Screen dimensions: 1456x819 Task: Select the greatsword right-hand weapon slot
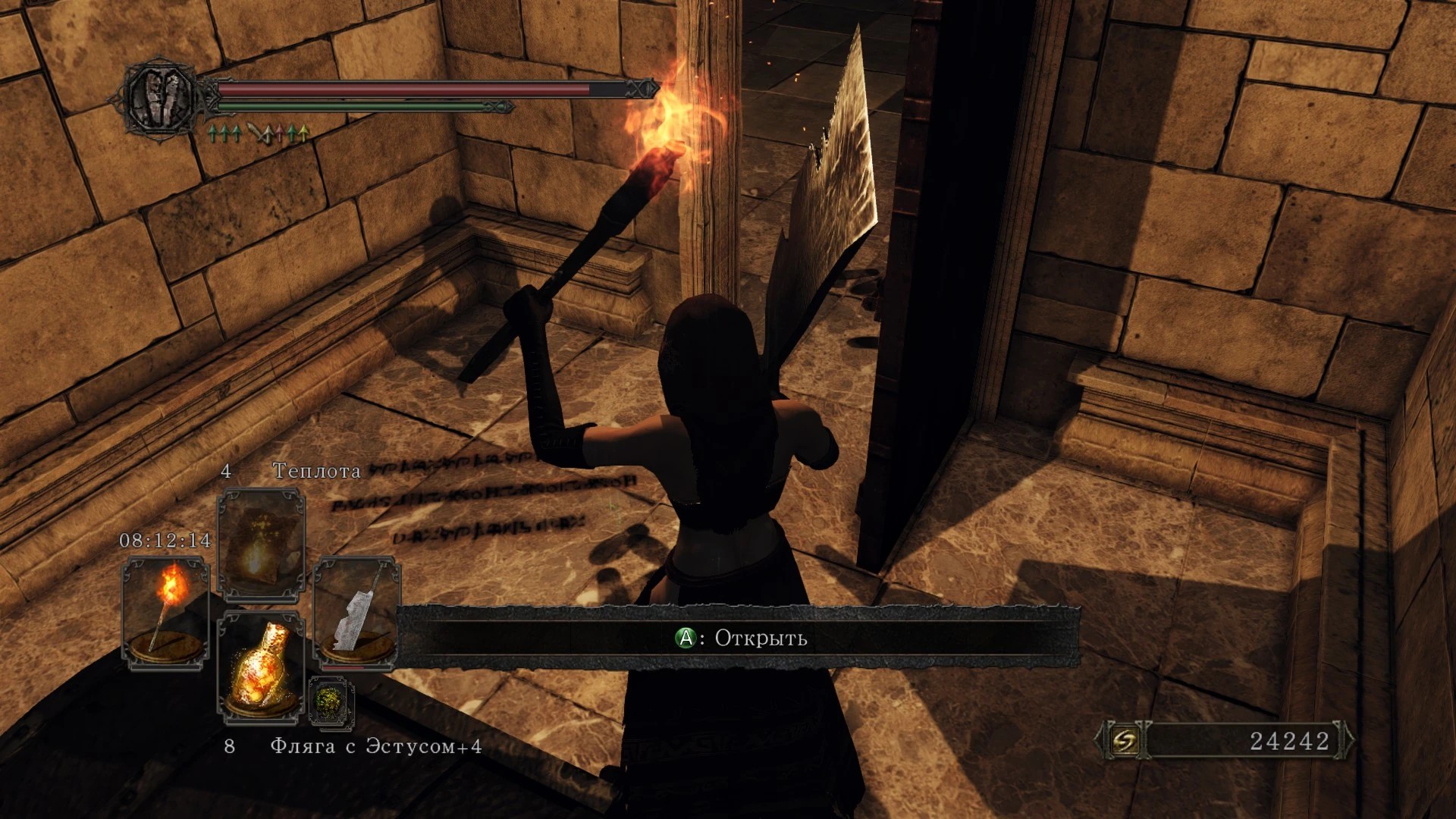tap(356, 614)
